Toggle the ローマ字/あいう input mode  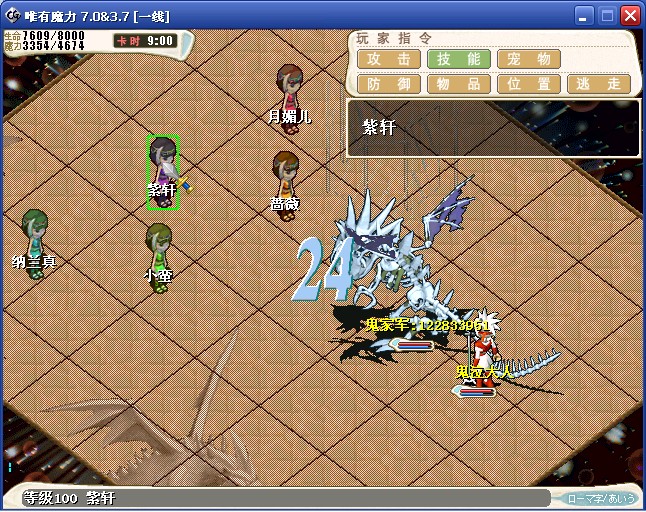pyautogui.click(x=600, y=498)
